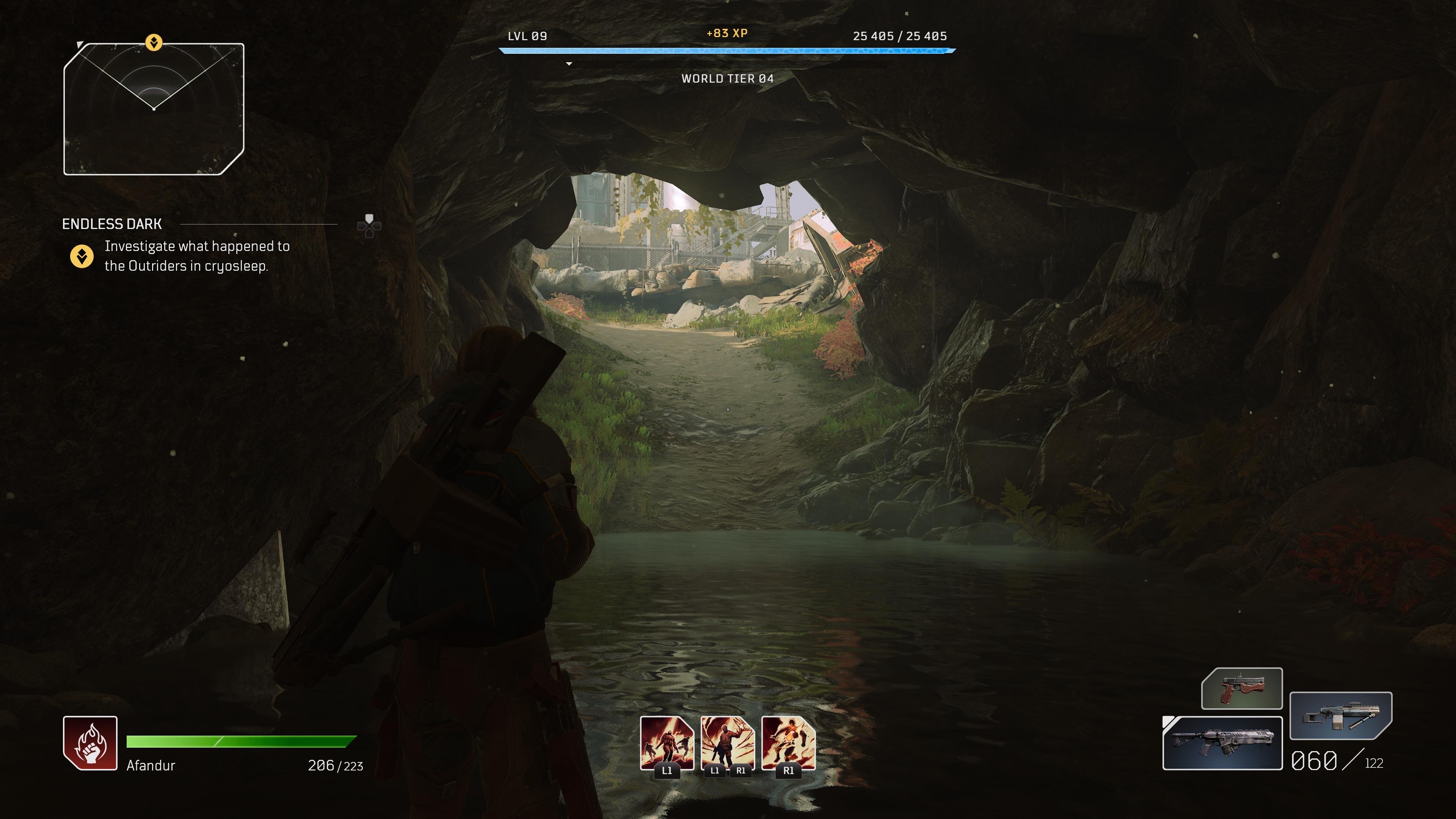
Task: Trigger the skill with the glowing-chest figure
Action: click(x=789, y=743)
